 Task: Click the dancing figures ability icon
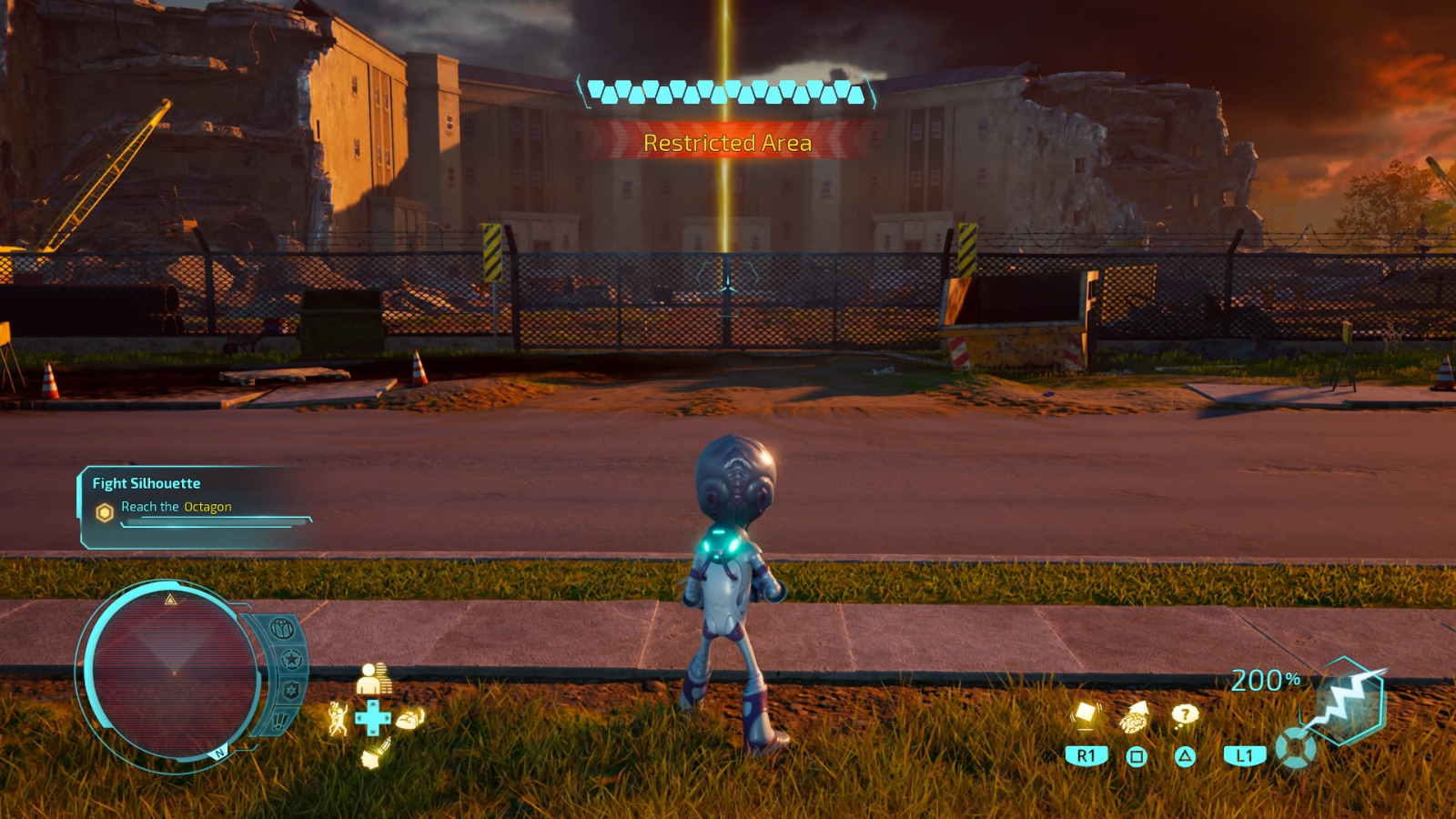(339, 719)
